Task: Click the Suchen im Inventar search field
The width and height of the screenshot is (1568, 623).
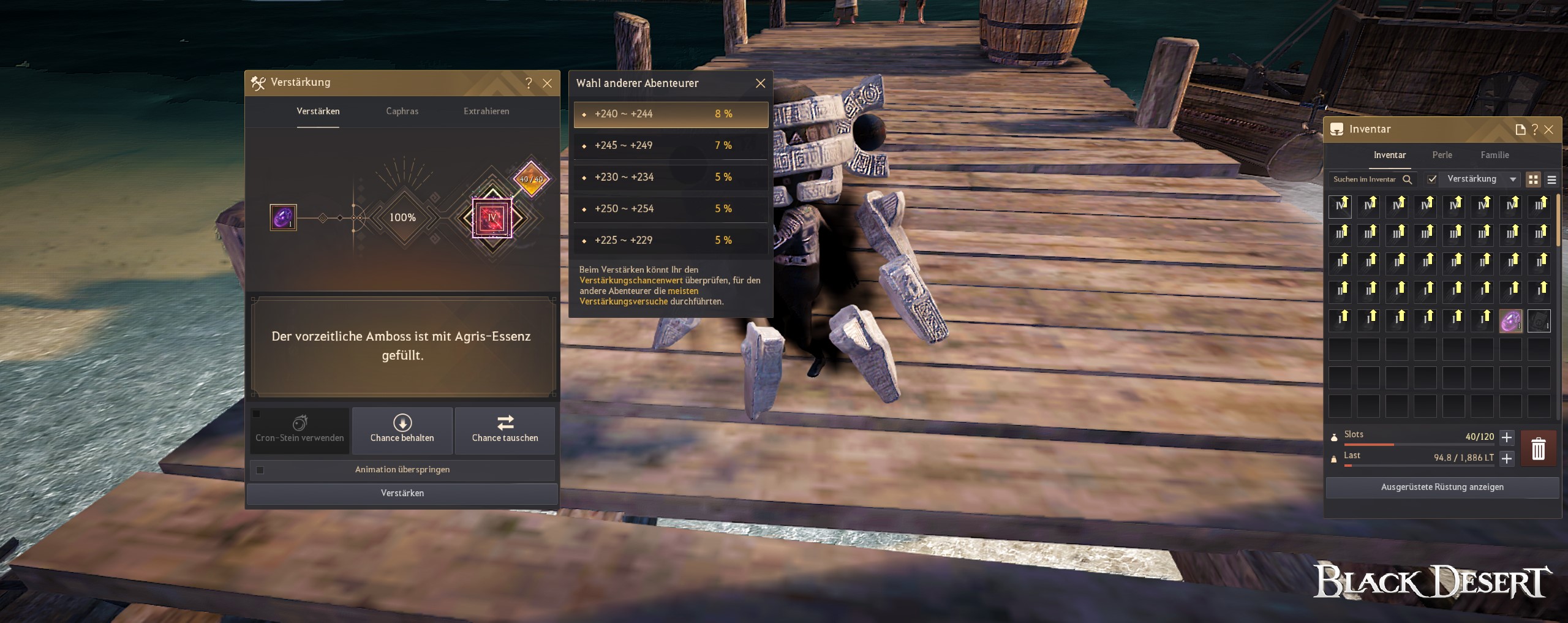Action: pyautogui.click(x=1365, y=179)
